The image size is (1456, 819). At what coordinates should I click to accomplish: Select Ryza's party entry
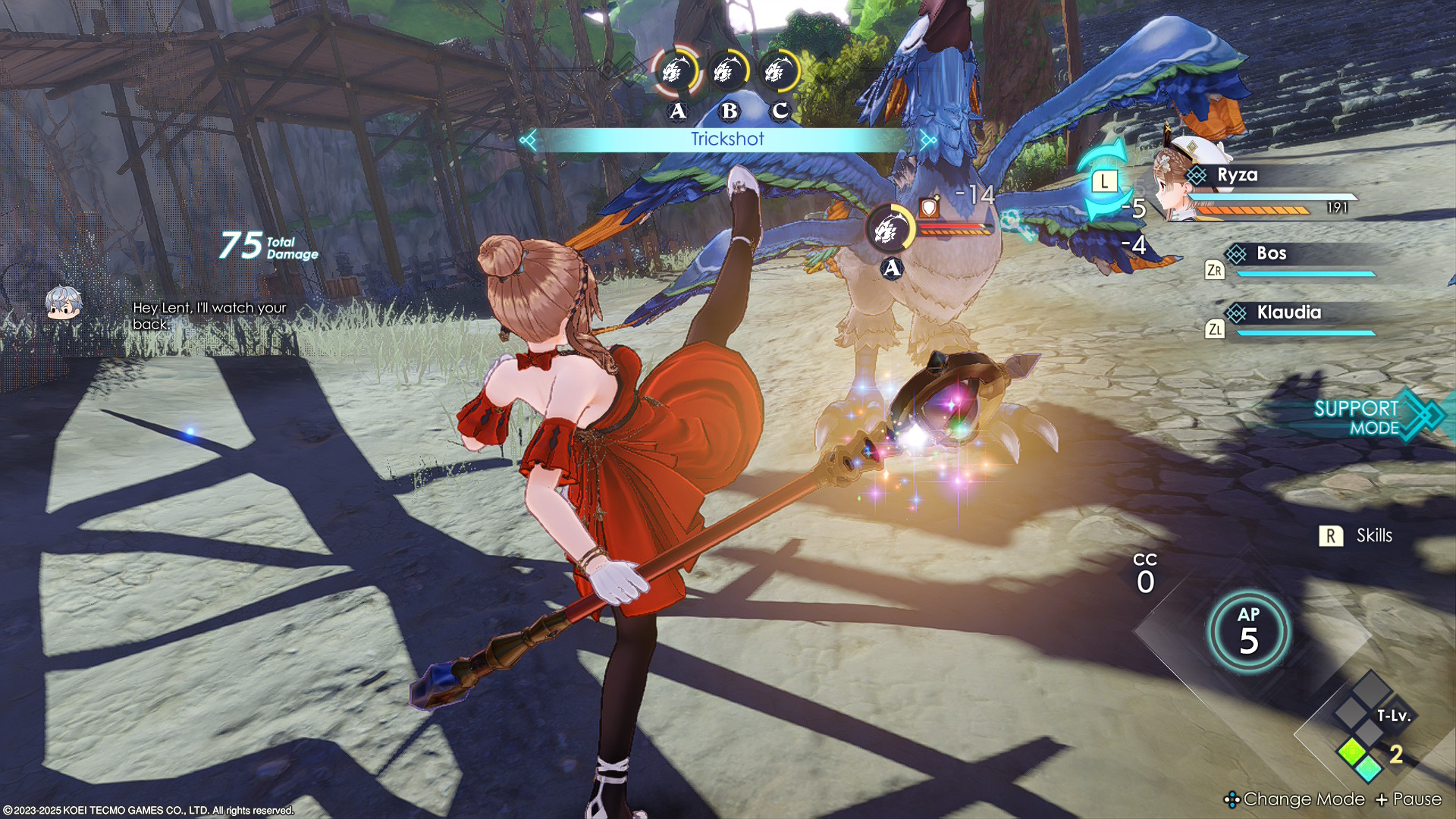pos(1237,176)
